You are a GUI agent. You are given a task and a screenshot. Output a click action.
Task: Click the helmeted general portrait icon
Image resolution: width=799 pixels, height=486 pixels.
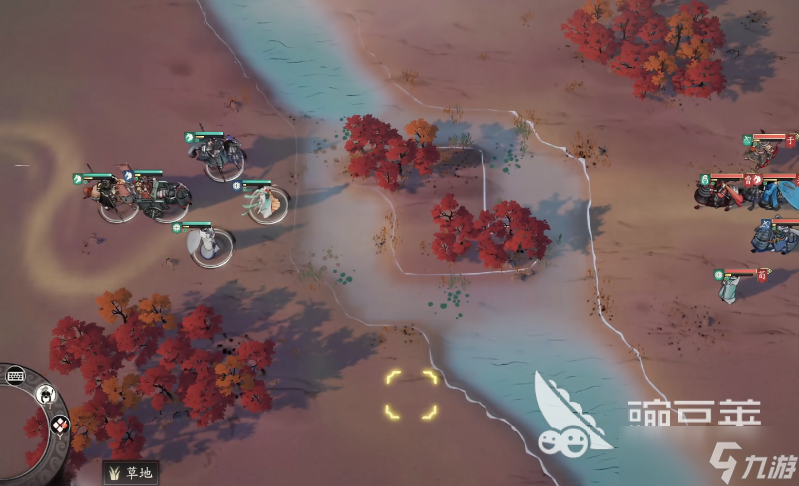click(x=45, y=396)
